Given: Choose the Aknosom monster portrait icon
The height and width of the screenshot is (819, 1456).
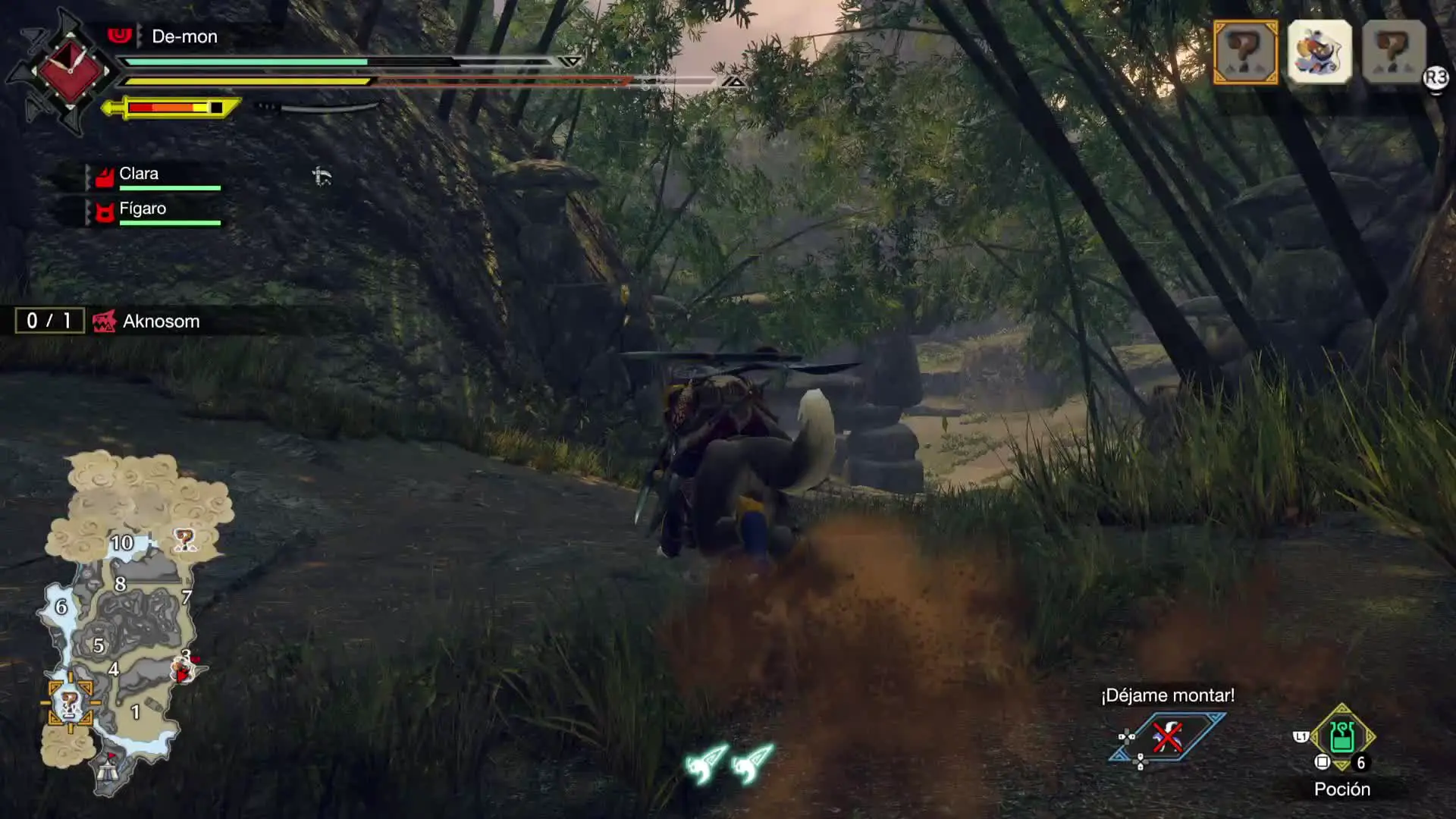Looking at the screenshot, I should tap(1319, 52).
